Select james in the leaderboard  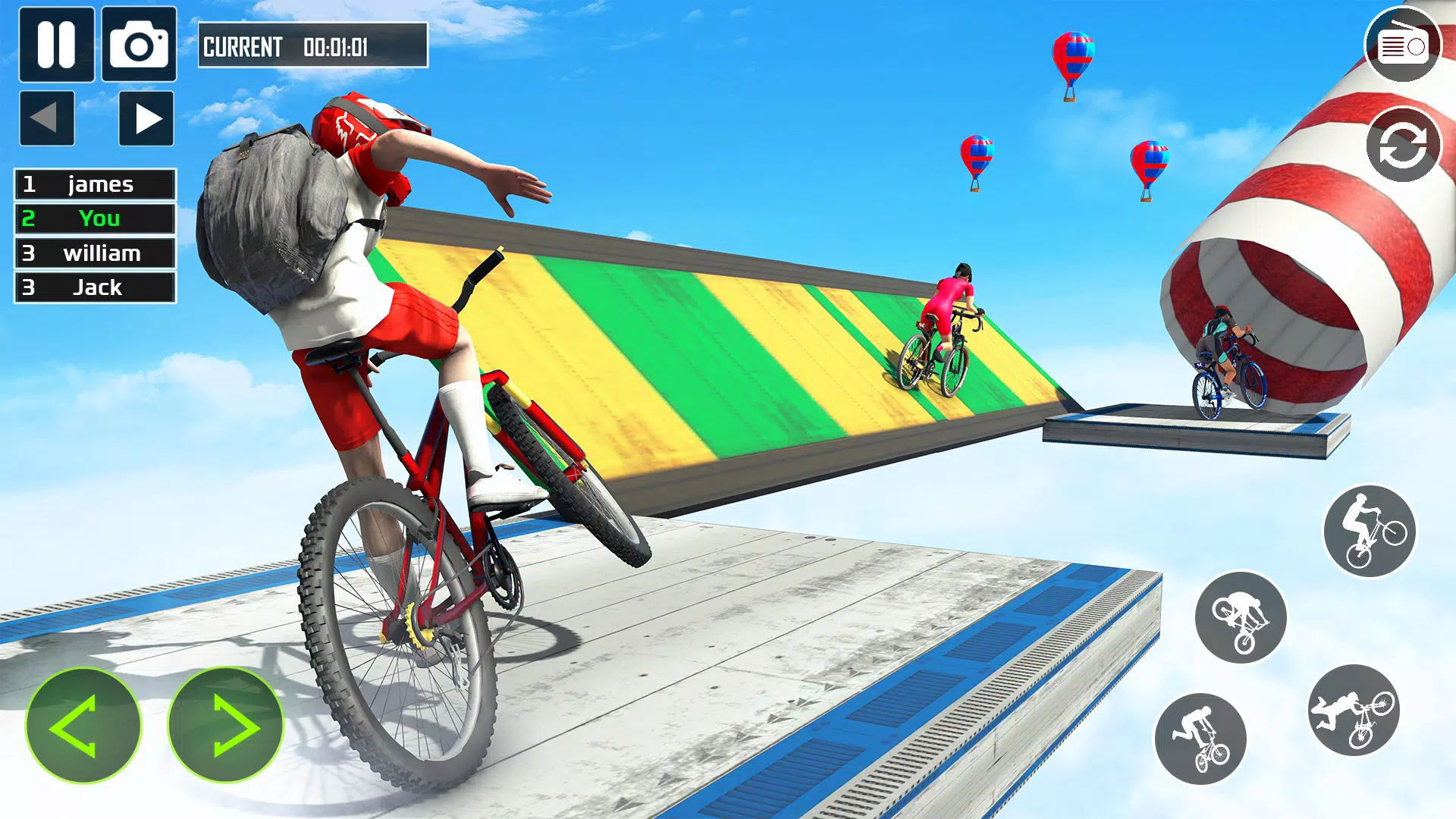[95, 184]
